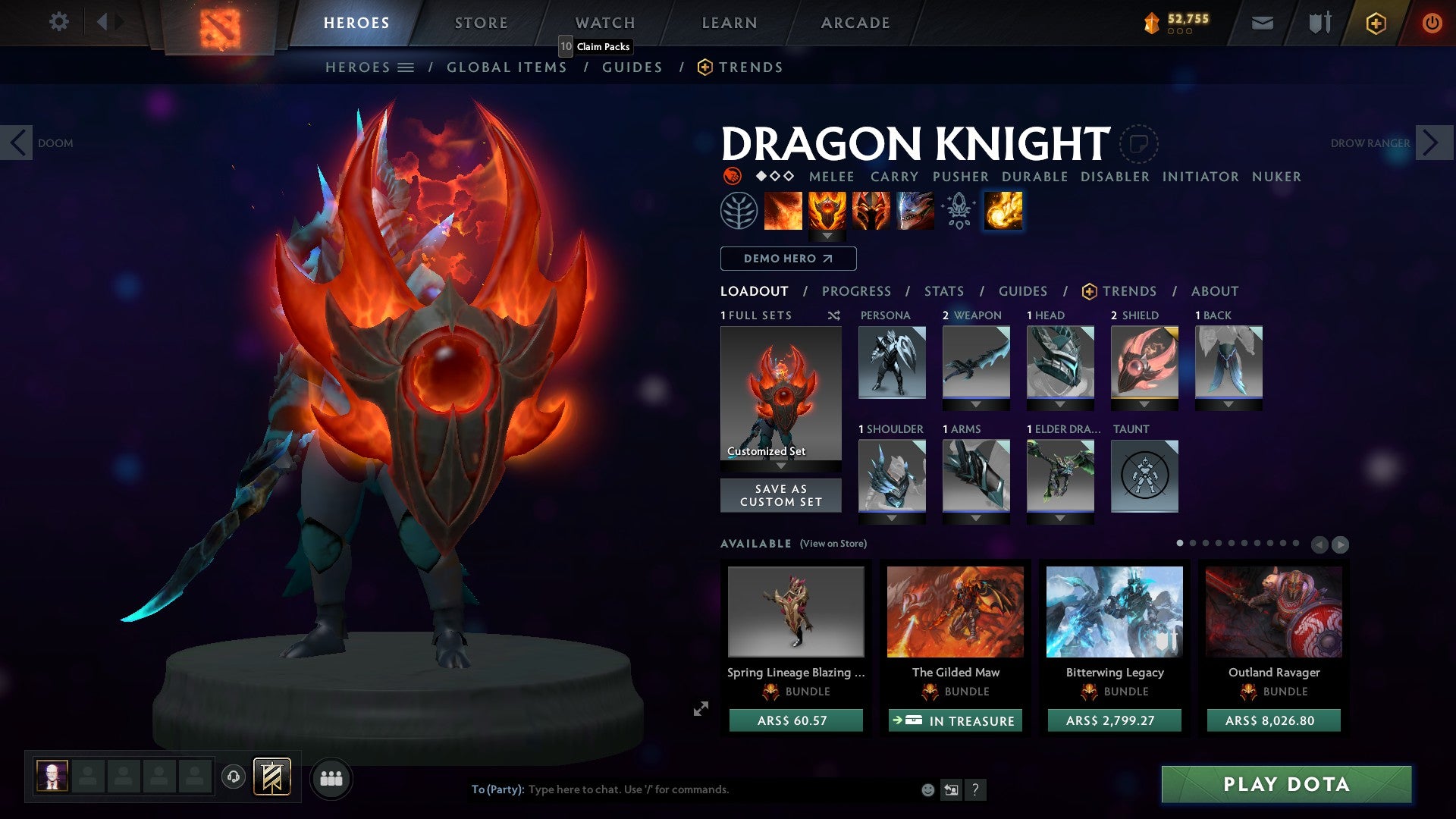The image size is (1456, 819).
Task: Select the Elder Dragon Form ability icon
Action: click(x=915, y=211)
